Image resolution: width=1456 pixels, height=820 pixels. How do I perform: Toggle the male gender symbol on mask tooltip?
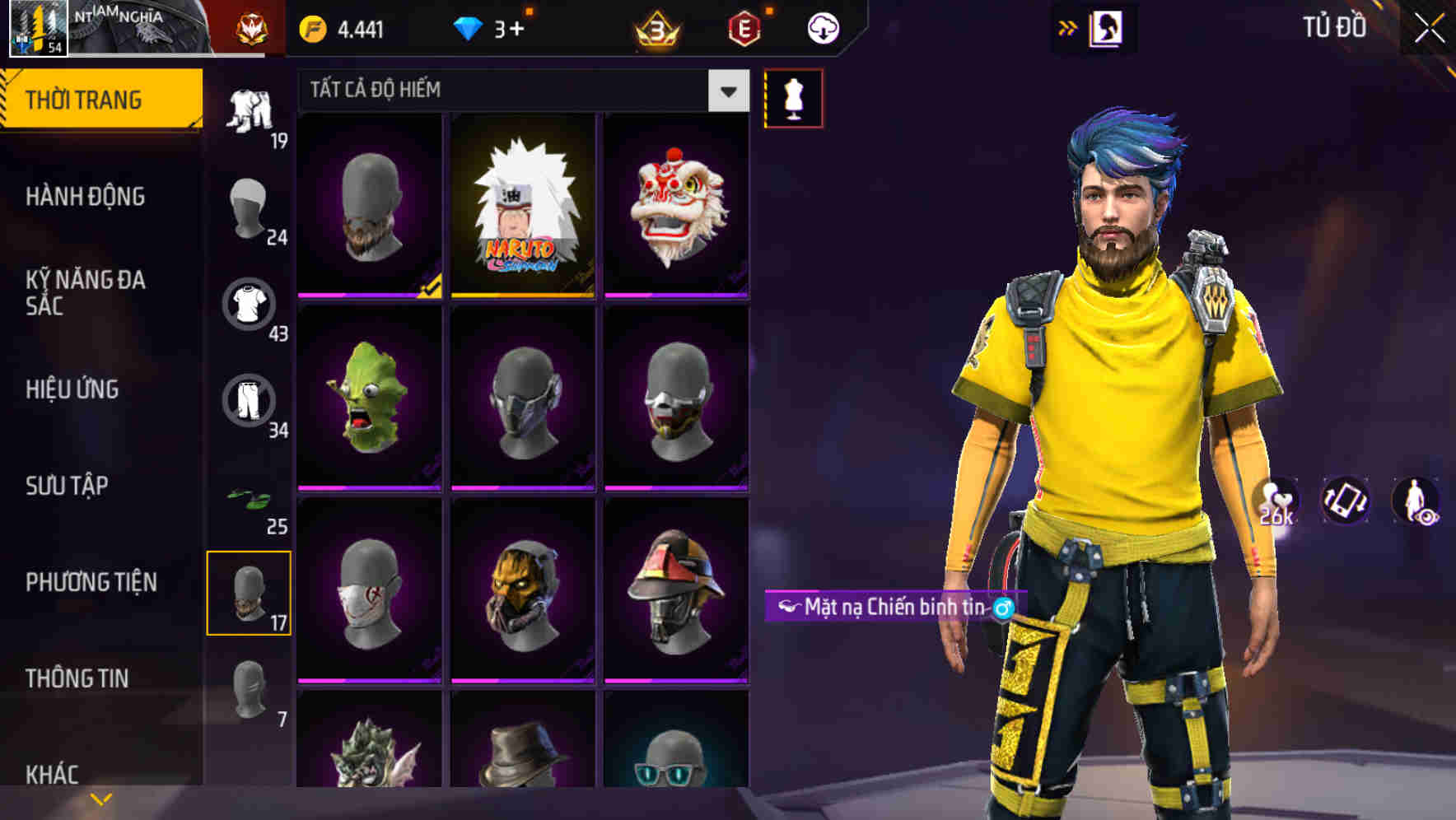tap(1001, 605)
